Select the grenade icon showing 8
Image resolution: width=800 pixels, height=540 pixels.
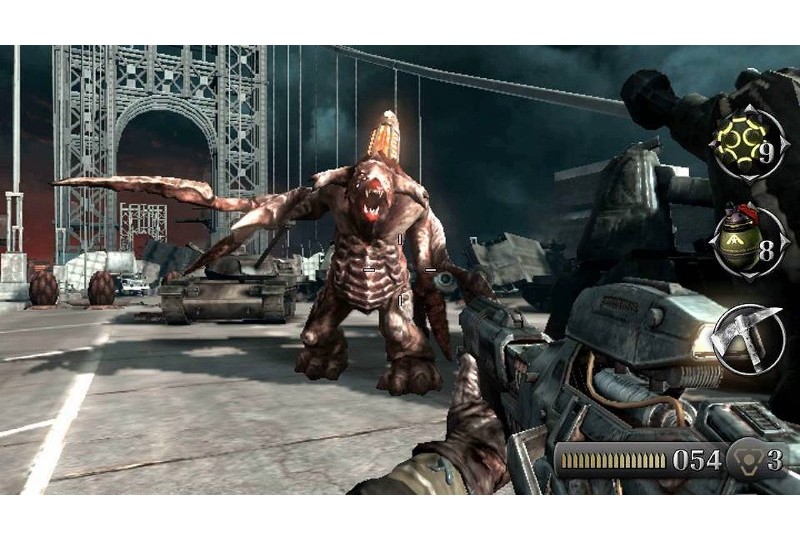(745, 242)
